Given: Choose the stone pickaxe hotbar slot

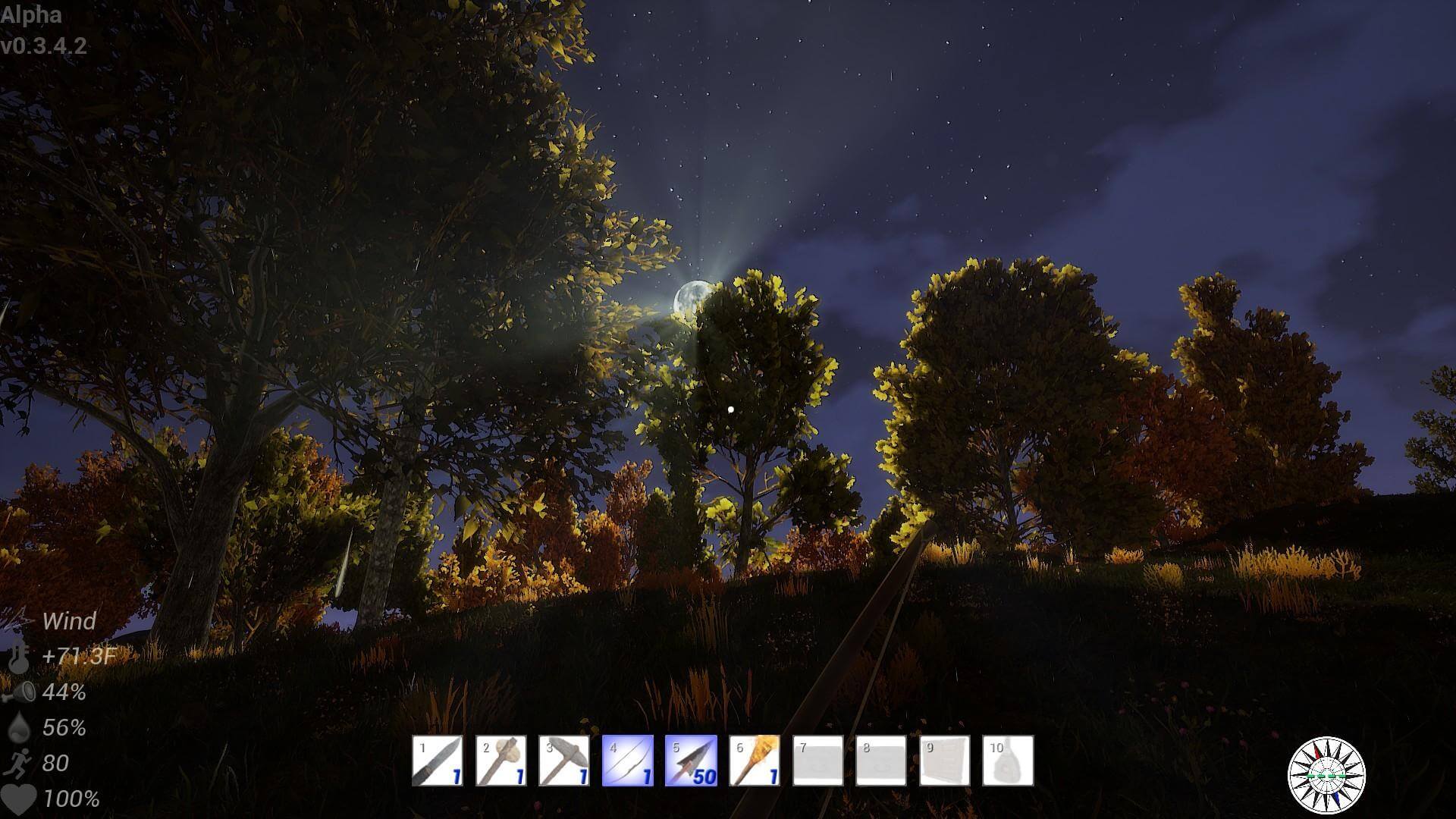Looking at the screenshot, I should coord(564,761).
